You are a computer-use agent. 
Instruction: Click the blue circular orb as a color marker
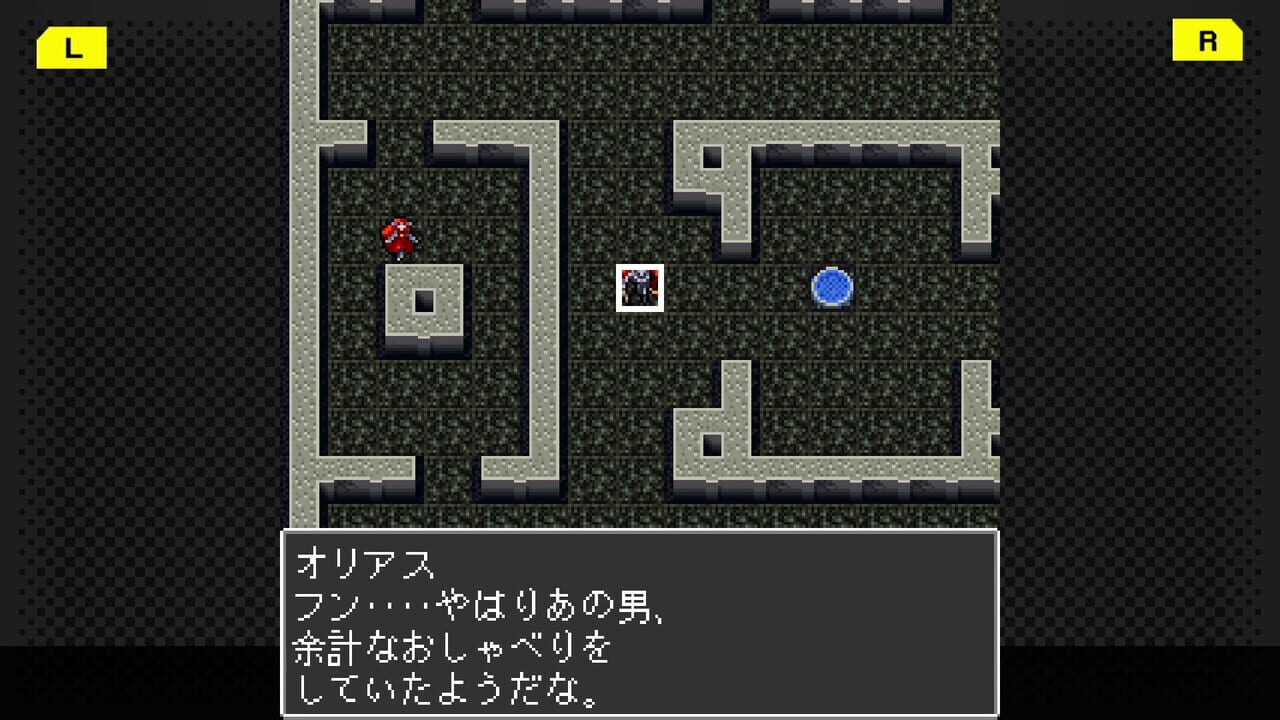[830, 287]
